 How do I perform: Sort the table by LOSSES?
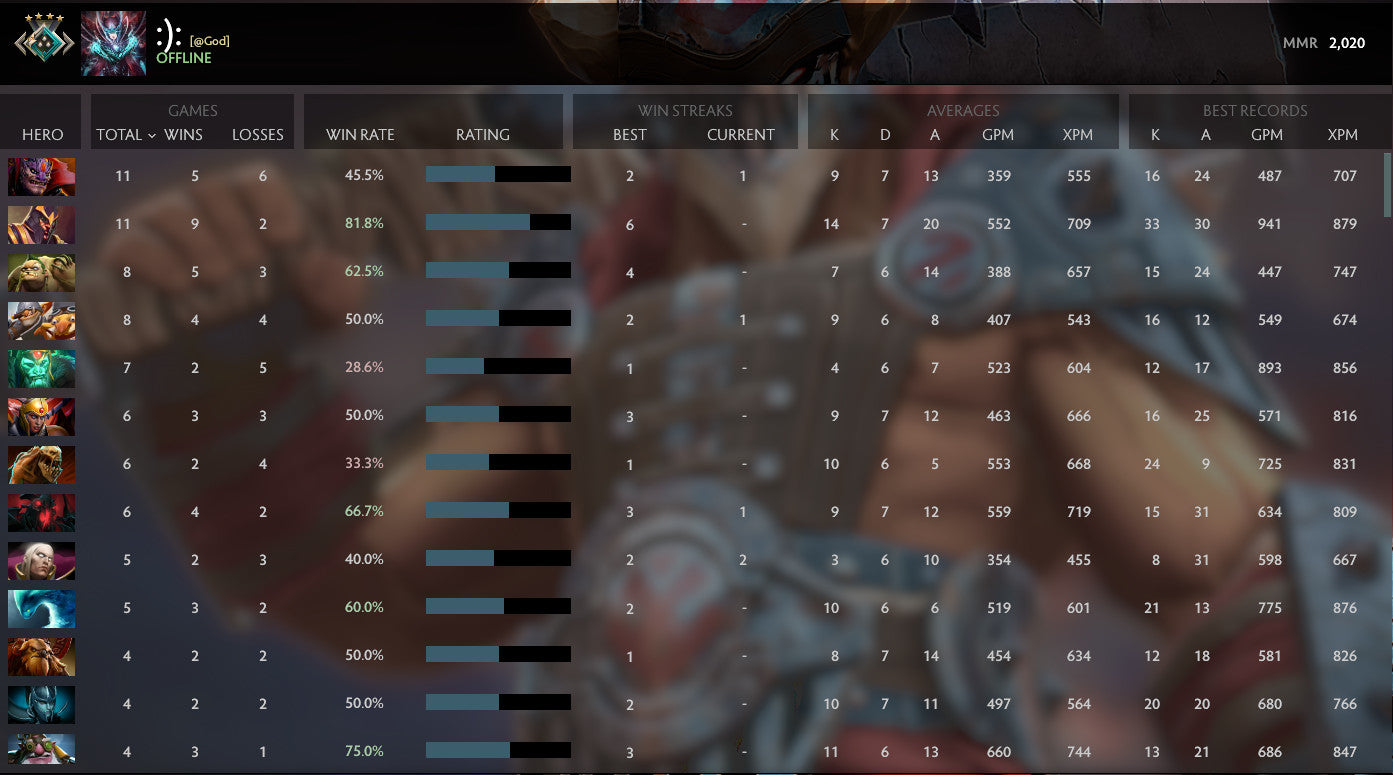(x=258, y=135)
